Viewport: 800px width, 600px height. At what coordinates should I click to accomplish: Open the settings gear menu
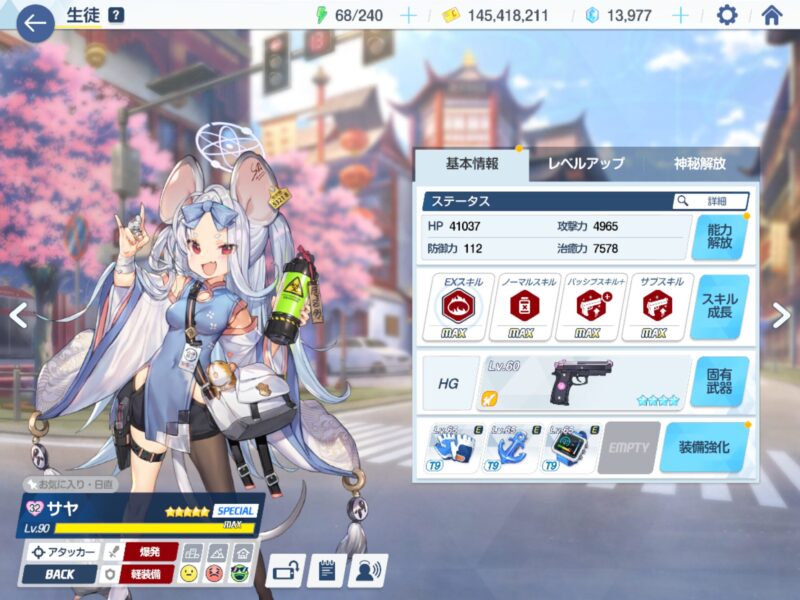[727, 15]
